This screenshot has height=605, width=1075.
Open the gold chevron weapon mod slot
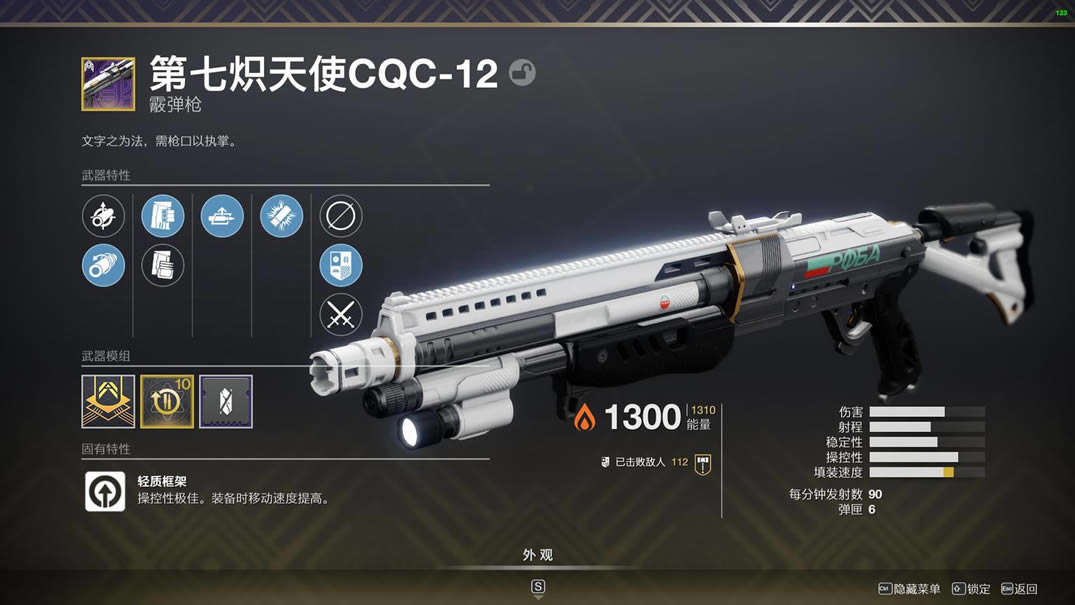[108, 401]
